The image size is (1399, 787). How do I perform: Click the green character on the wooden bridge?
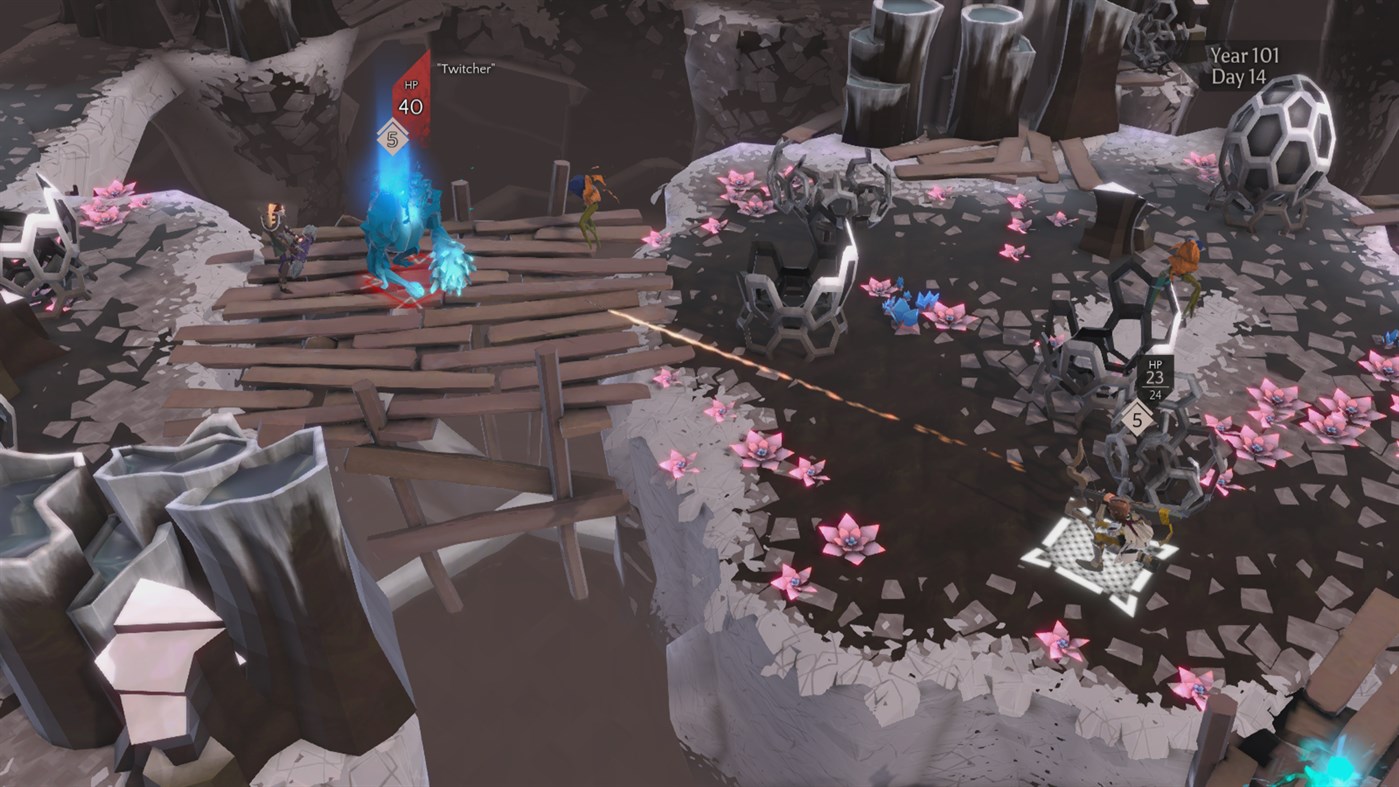pyautogui.click(x=590, y=195)
